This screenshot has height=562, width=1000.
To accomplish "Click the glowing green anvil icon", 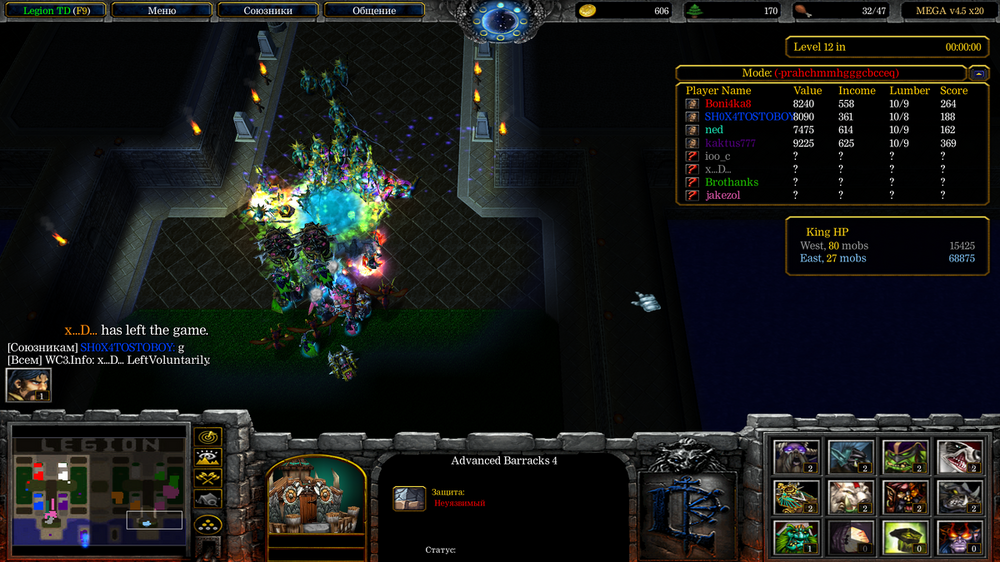I will pos(903,537).
